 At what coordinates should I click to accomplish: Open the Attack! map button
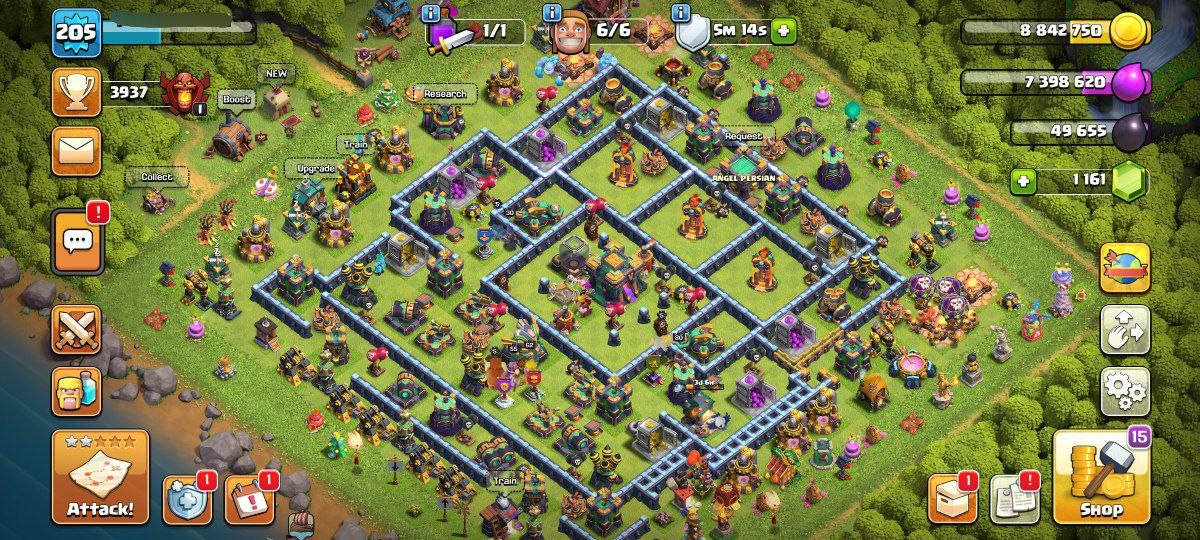(100, 478)
